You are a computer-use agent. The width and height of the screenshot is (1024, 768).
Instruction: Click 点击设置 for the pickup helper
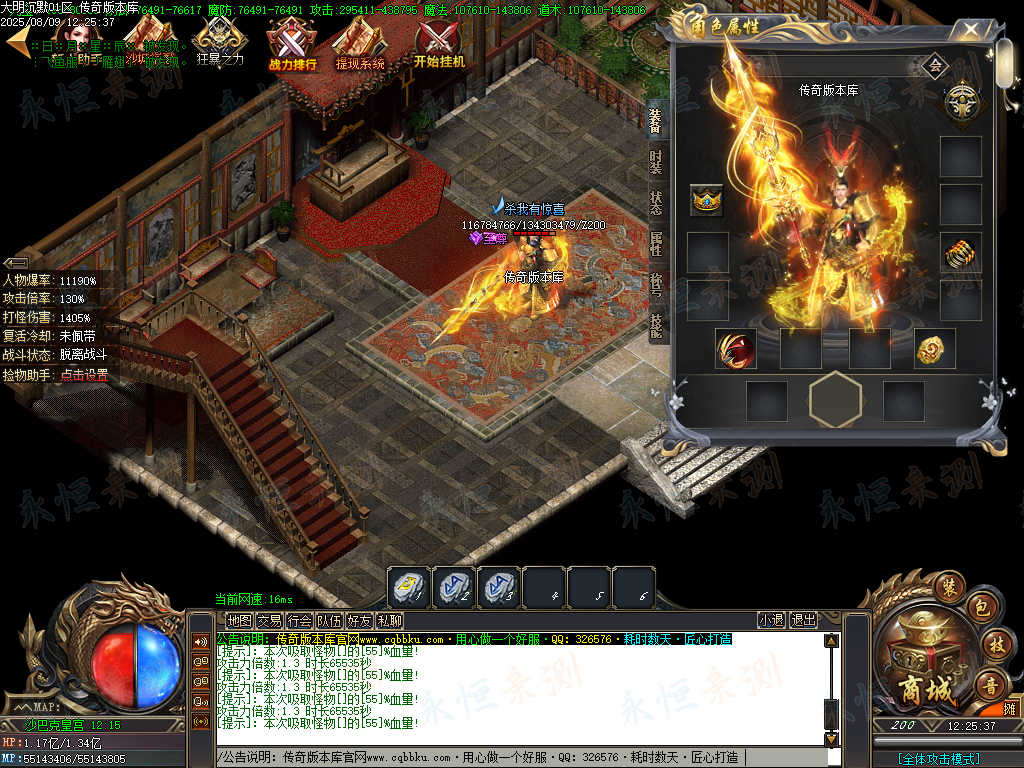(x=84, y=376)
